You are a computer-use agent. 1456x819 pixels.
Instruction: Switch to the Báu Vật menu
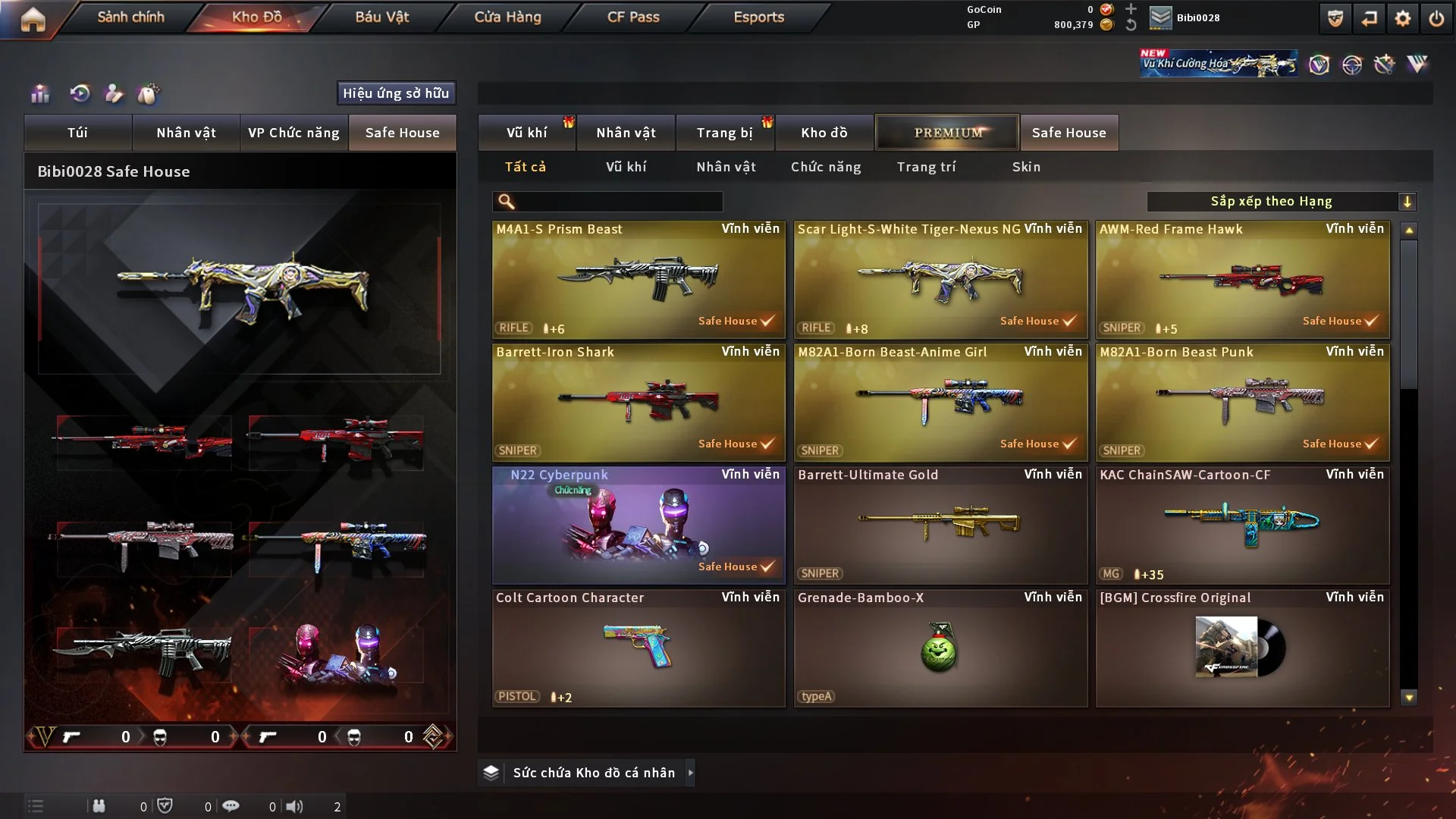(381, 17)
